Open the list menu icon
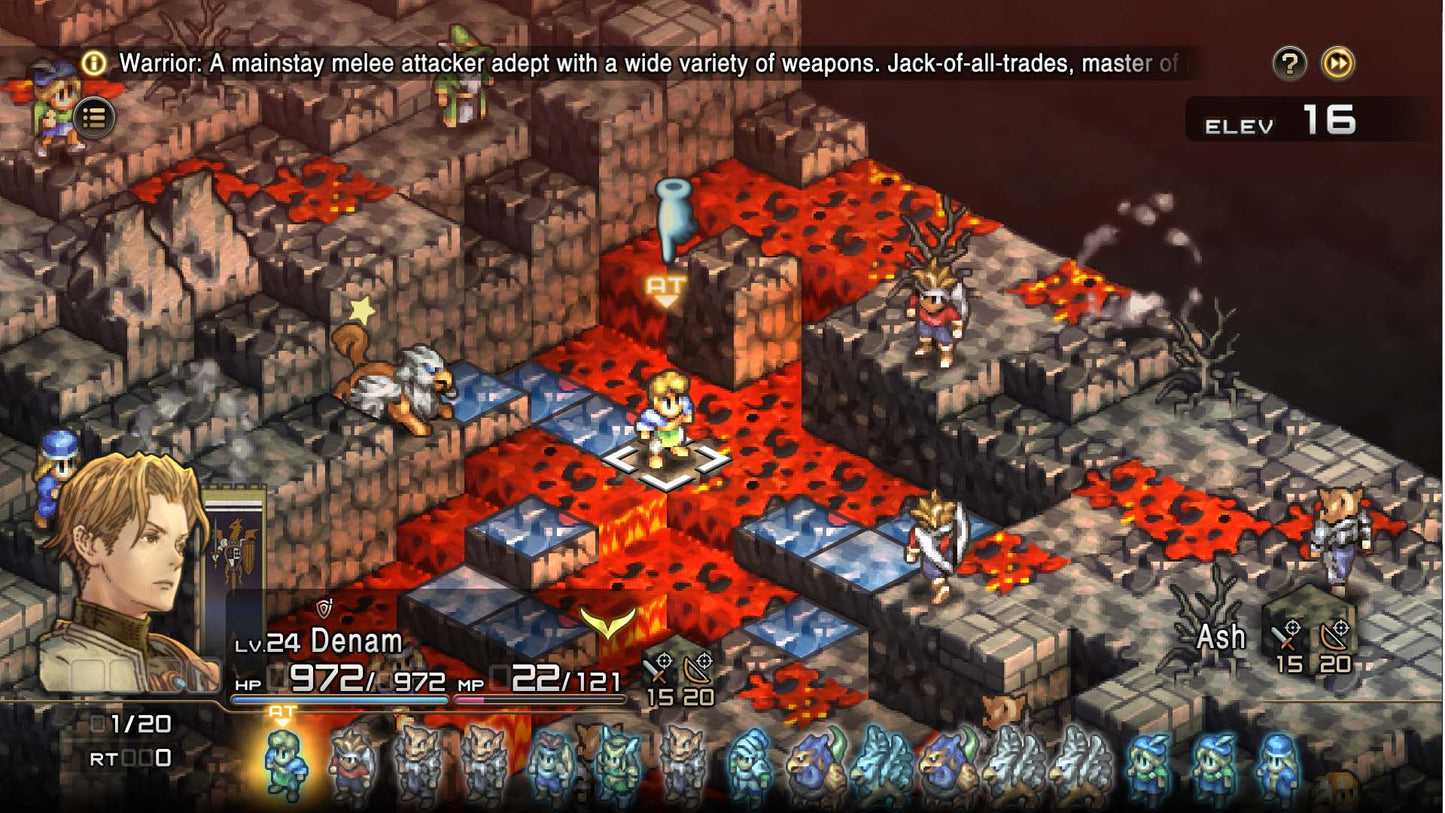Viewport: 1445px width, 813px height. 94,118
